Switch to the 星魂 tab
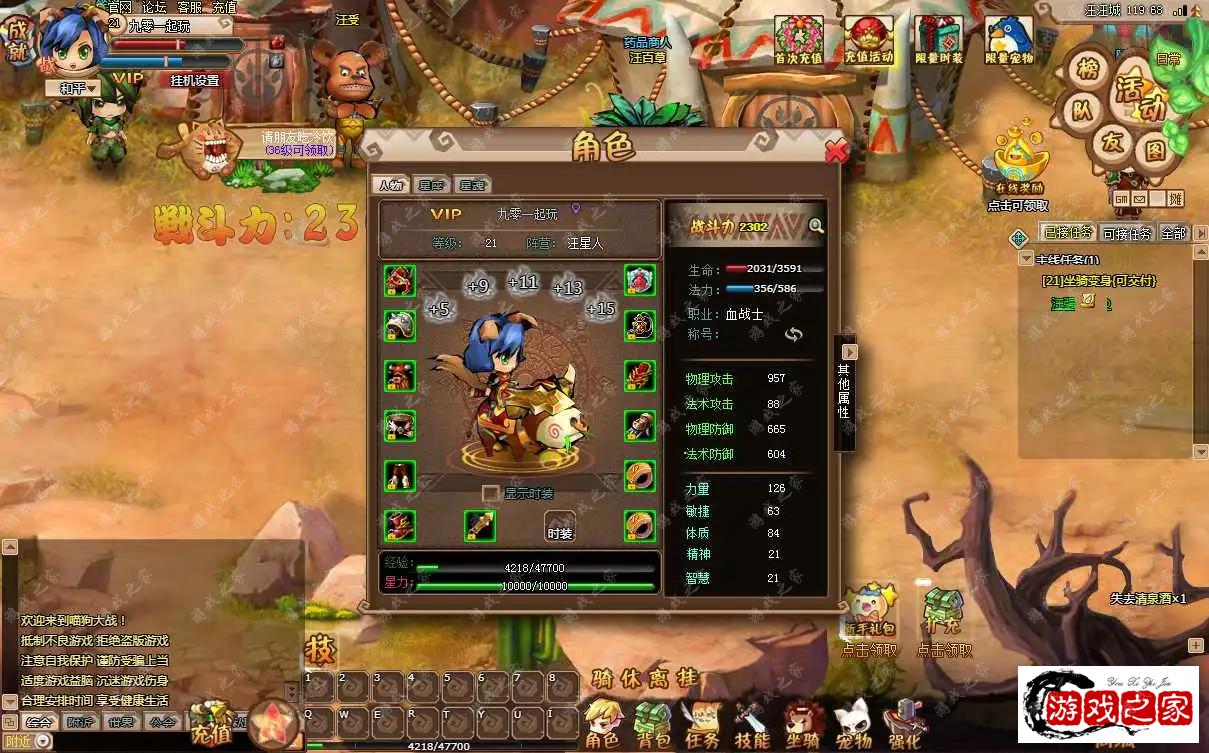The width and height of the screenshot is (1209, 753). (471, 185)
